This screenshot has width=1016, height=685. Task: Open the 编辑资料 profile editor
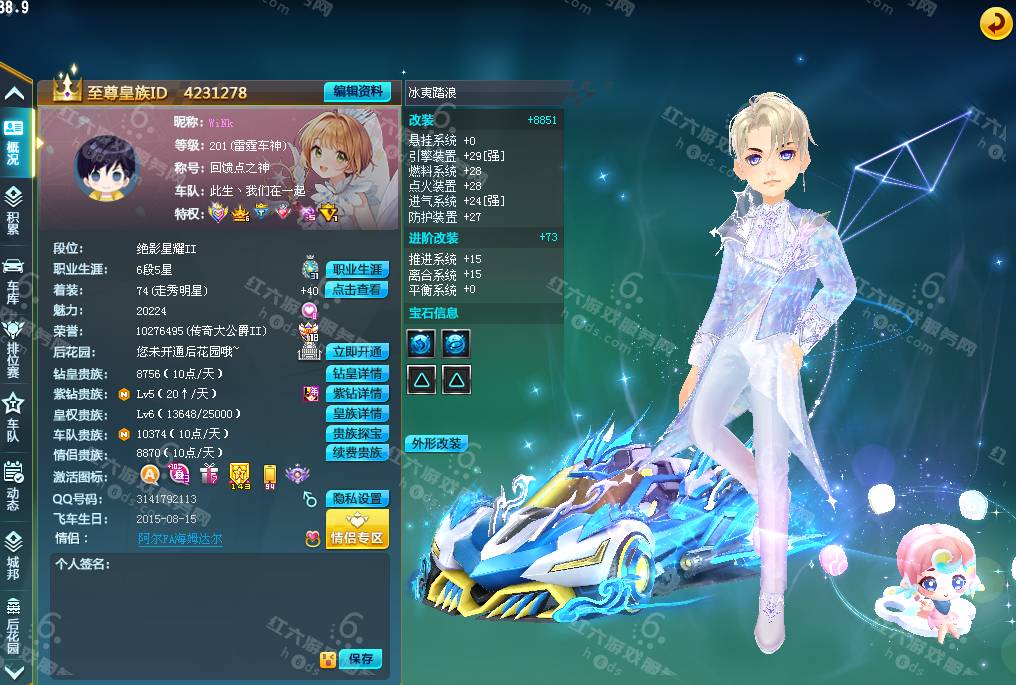coord(357,91)
